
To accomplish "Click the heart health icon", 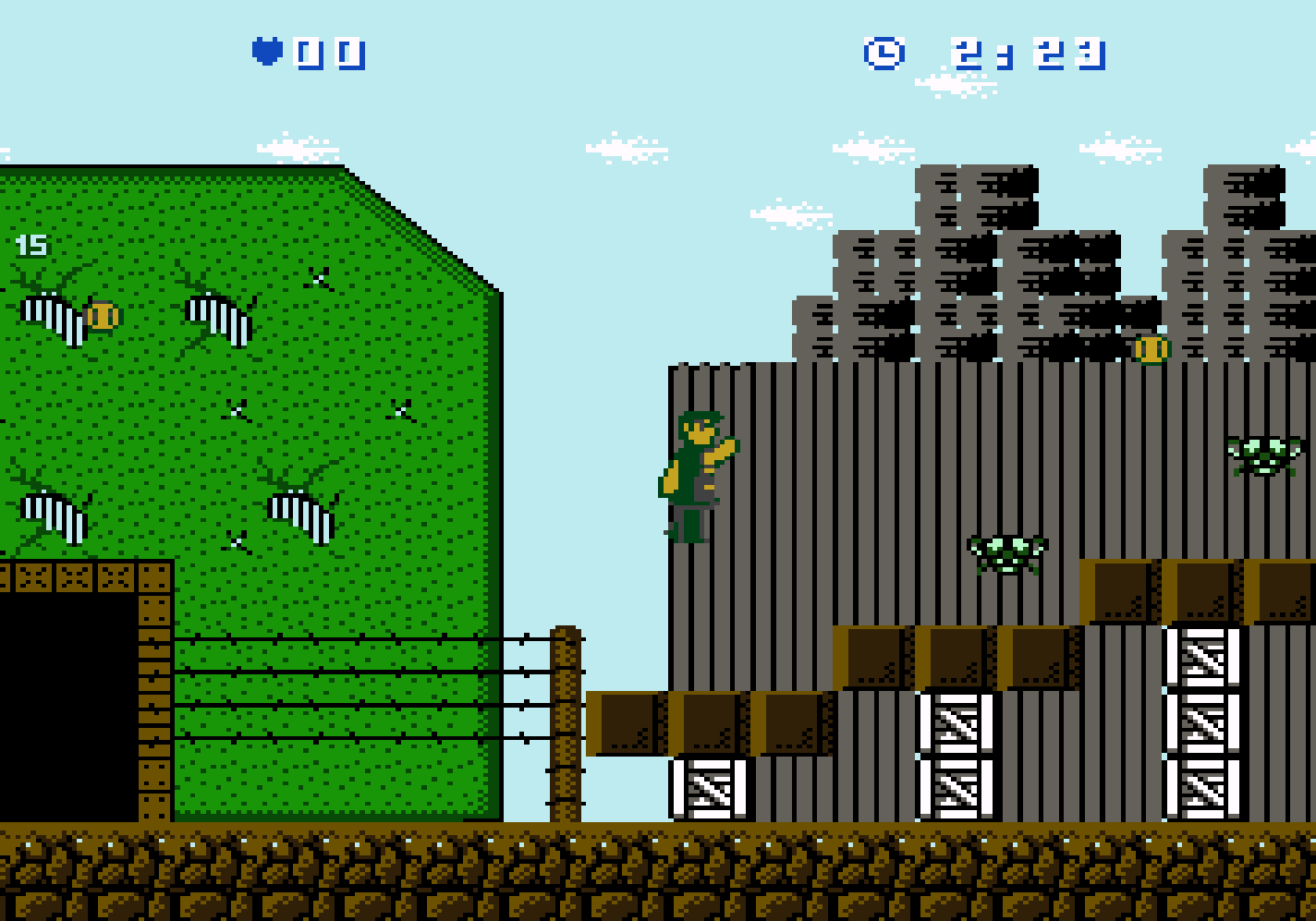I will coord(267,53).
